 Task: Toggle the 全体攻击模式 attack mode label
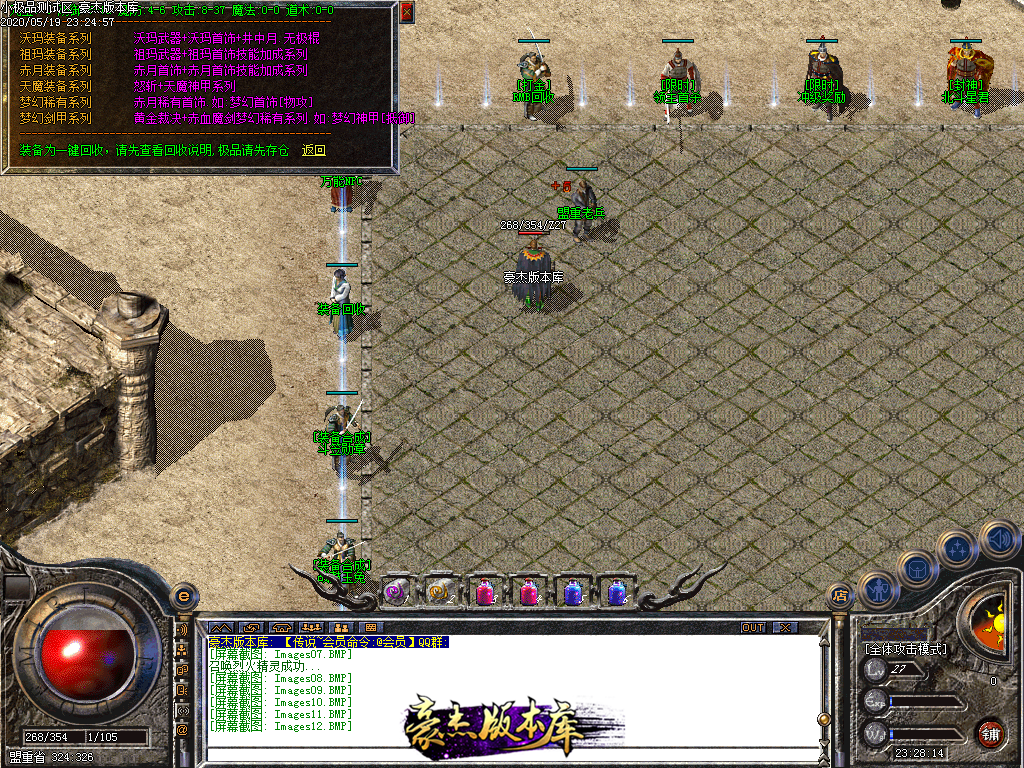[905, 649]
